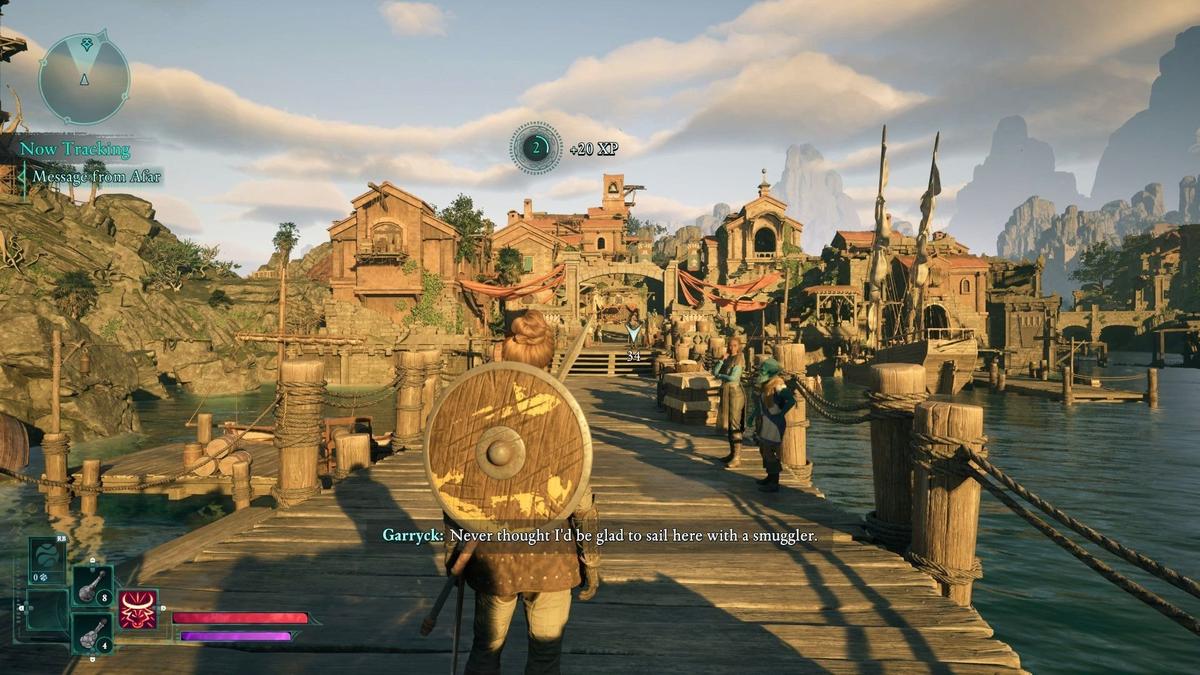The image size is (1200, 675).
Task: Activate the red bull head ability
Action: tap(138, 609)
